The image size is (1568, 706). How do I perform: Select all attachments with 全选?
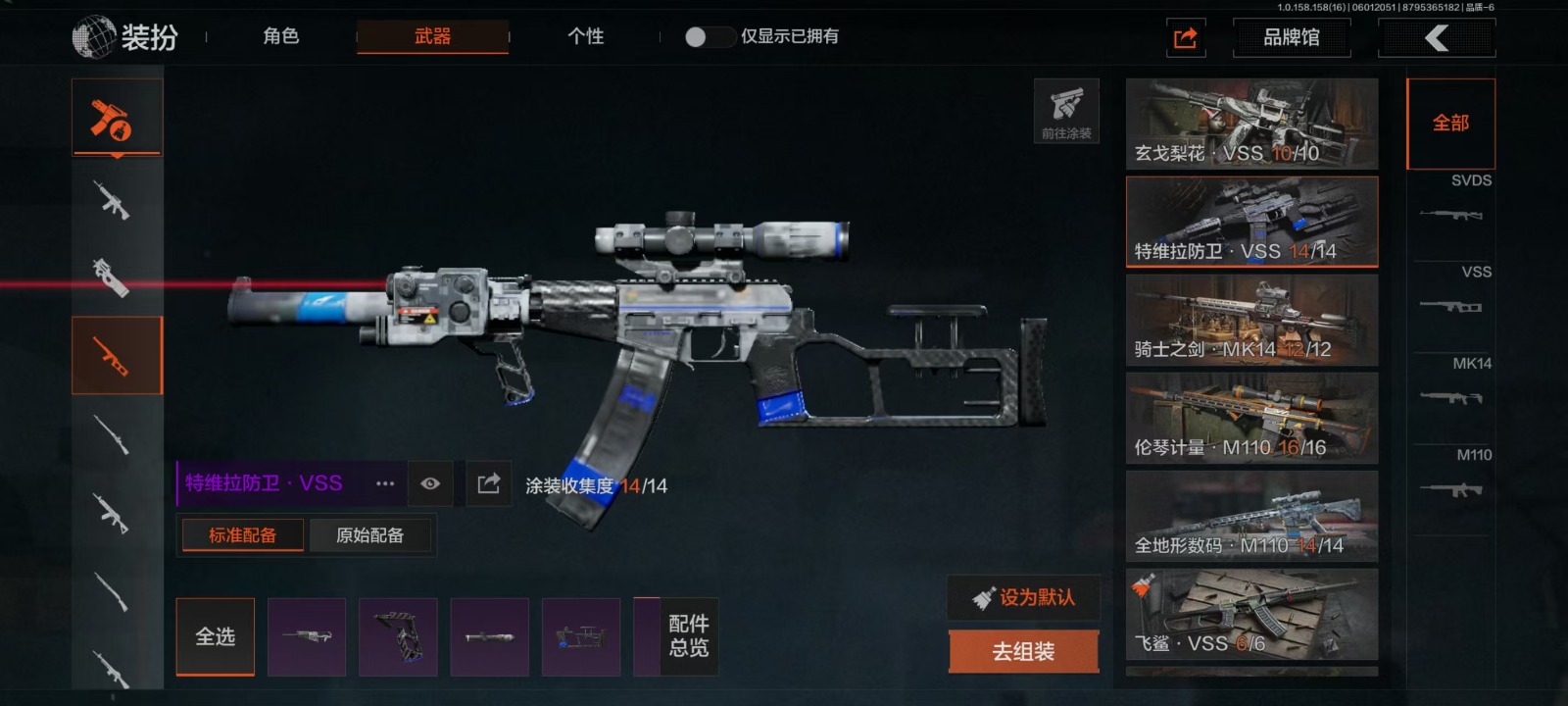pyautogui.click(x=215, y=637)
